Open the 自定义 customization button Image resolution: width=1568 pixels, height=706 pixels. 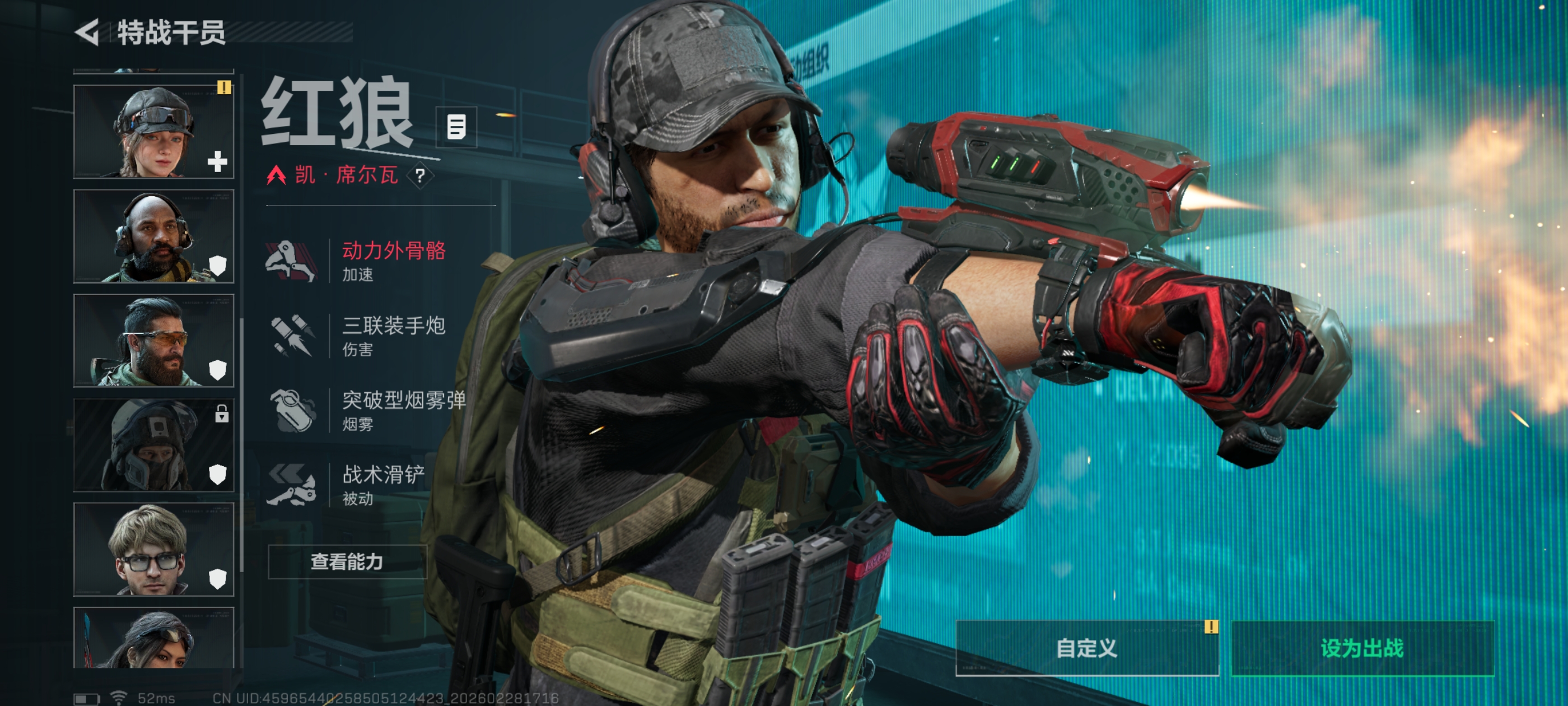tap(1086, 648)
